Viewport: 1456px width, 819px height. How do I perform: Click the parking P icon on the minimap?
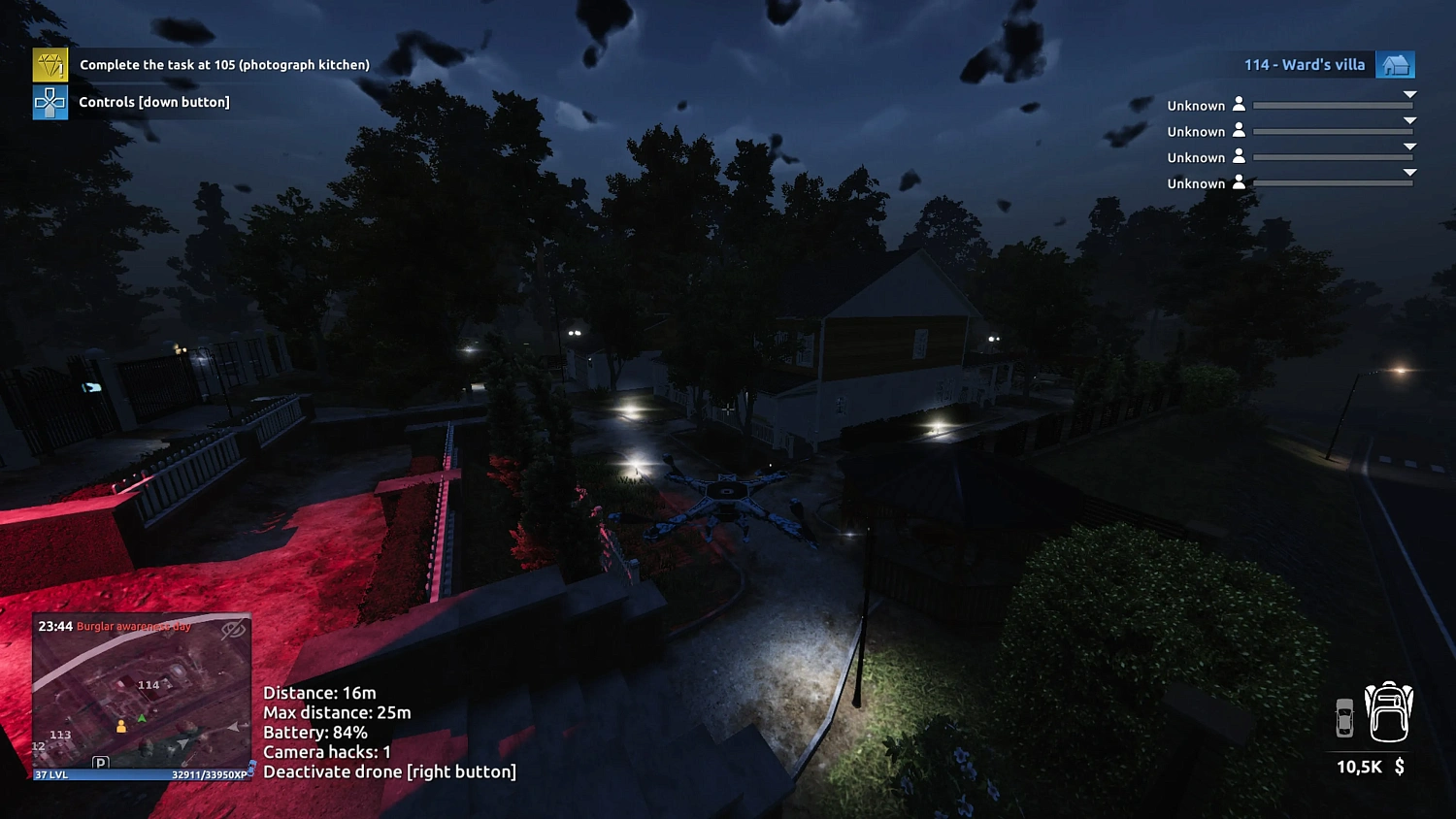pyautogui.click(x=100, y=763)
